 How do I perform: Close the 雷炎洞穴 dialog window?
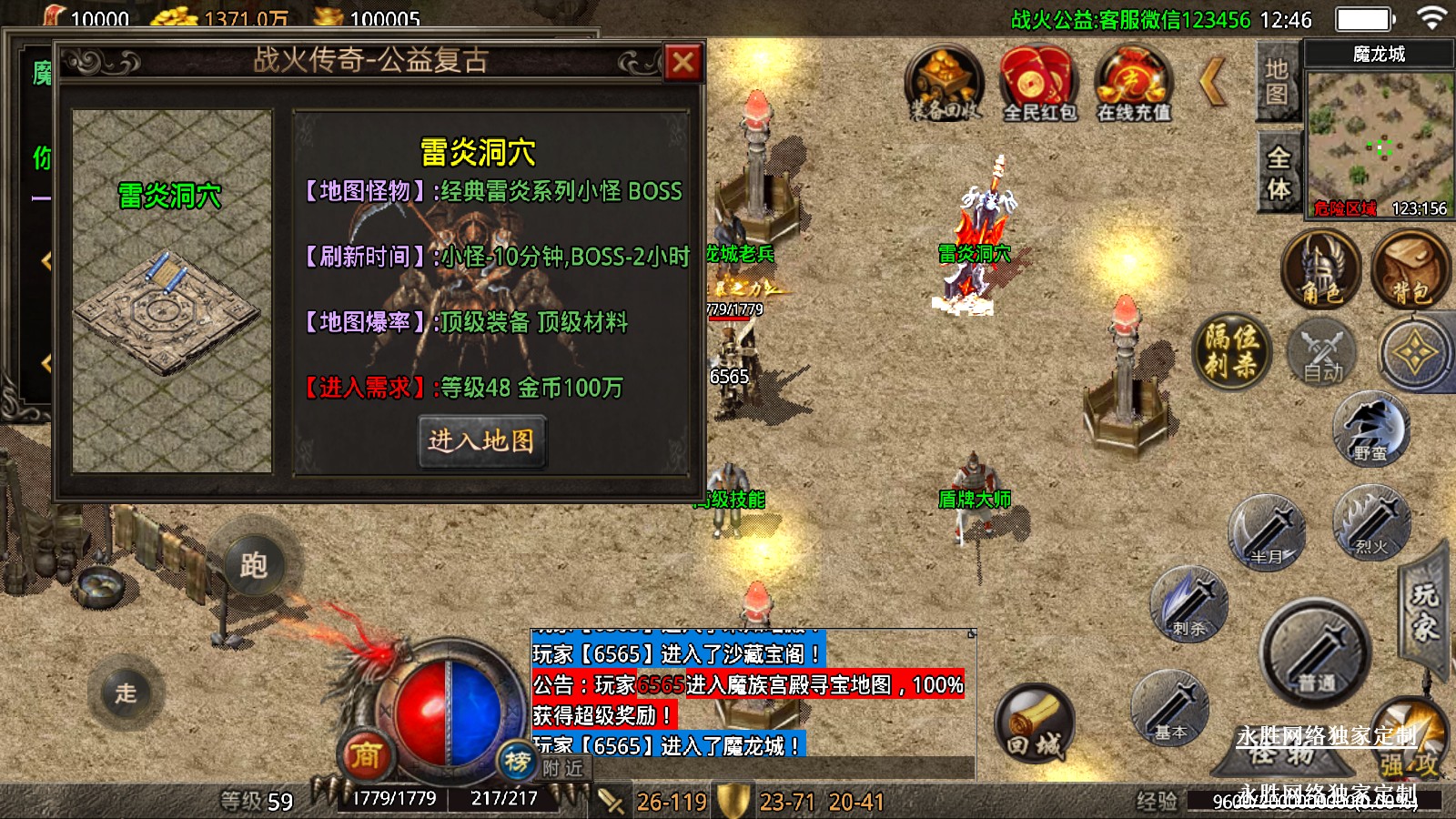682,62
